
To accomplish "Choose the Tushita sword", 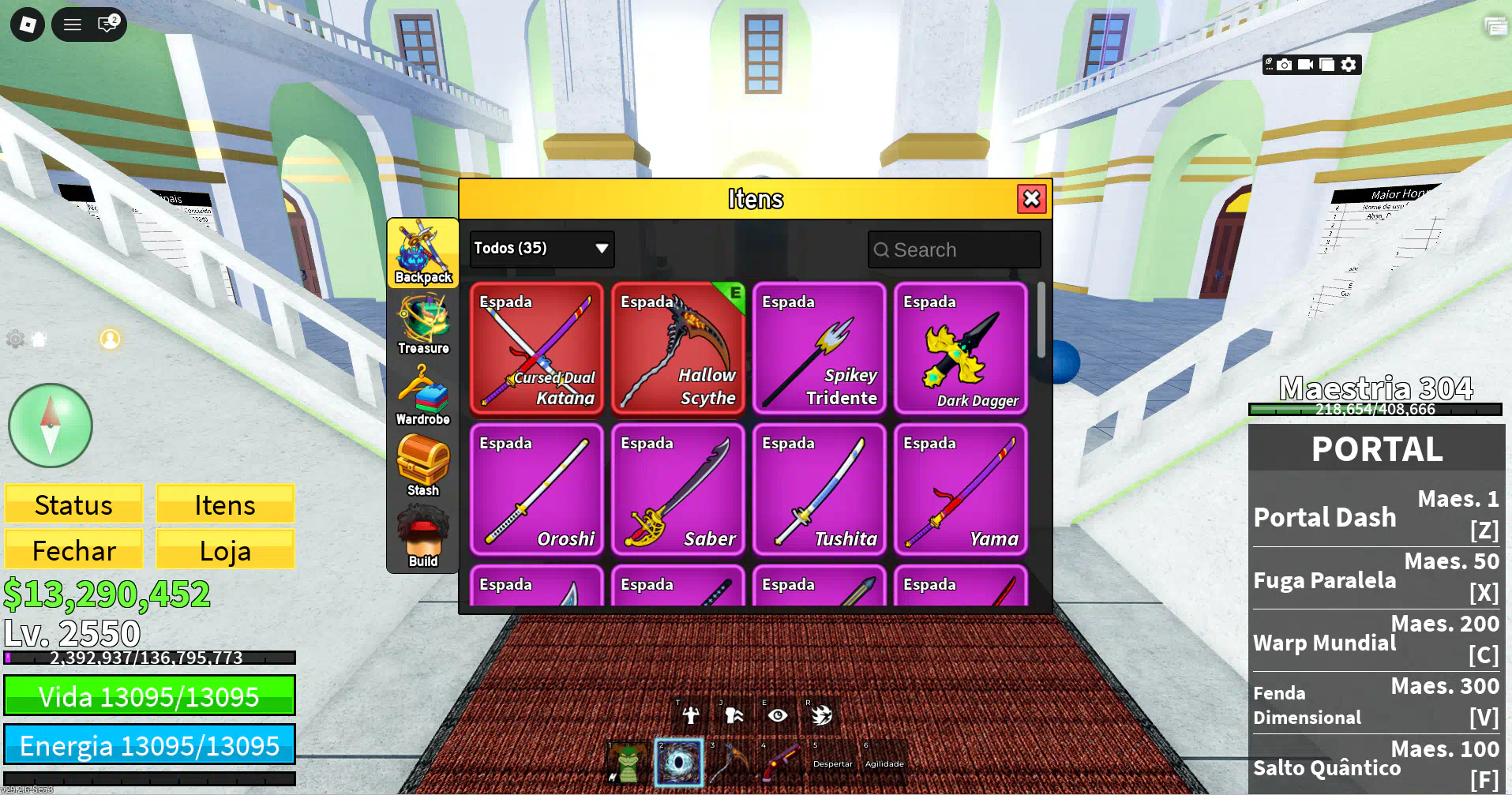I will 820,489.
